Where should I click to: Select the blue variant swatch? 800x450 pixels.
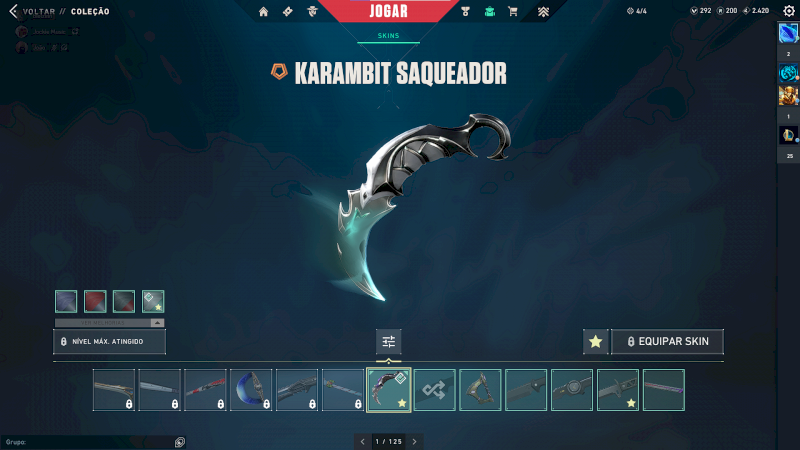coord(66,301)
